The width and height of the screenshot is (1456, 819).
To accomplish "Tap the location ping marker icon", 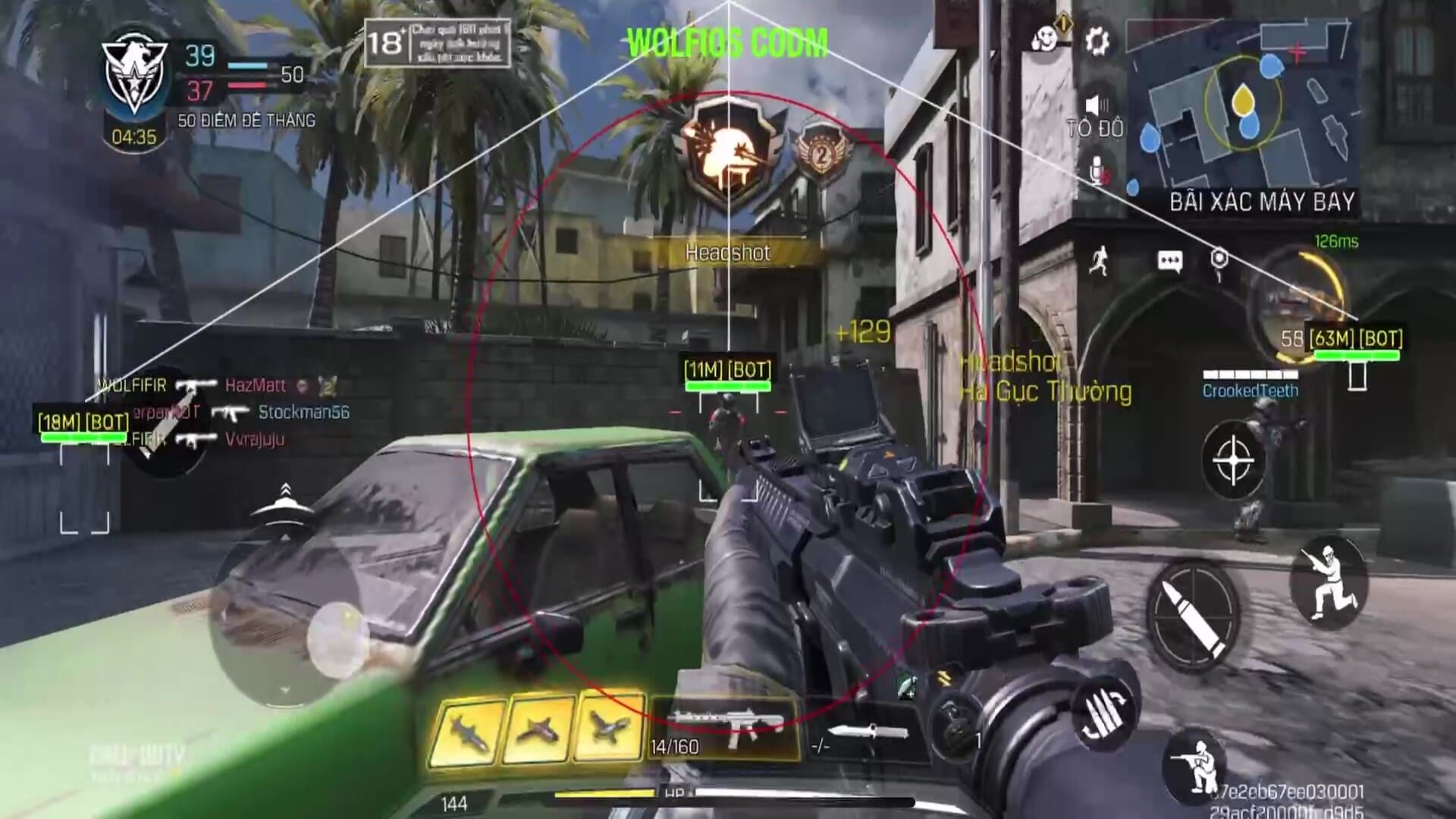I will tap(1219, 260).
